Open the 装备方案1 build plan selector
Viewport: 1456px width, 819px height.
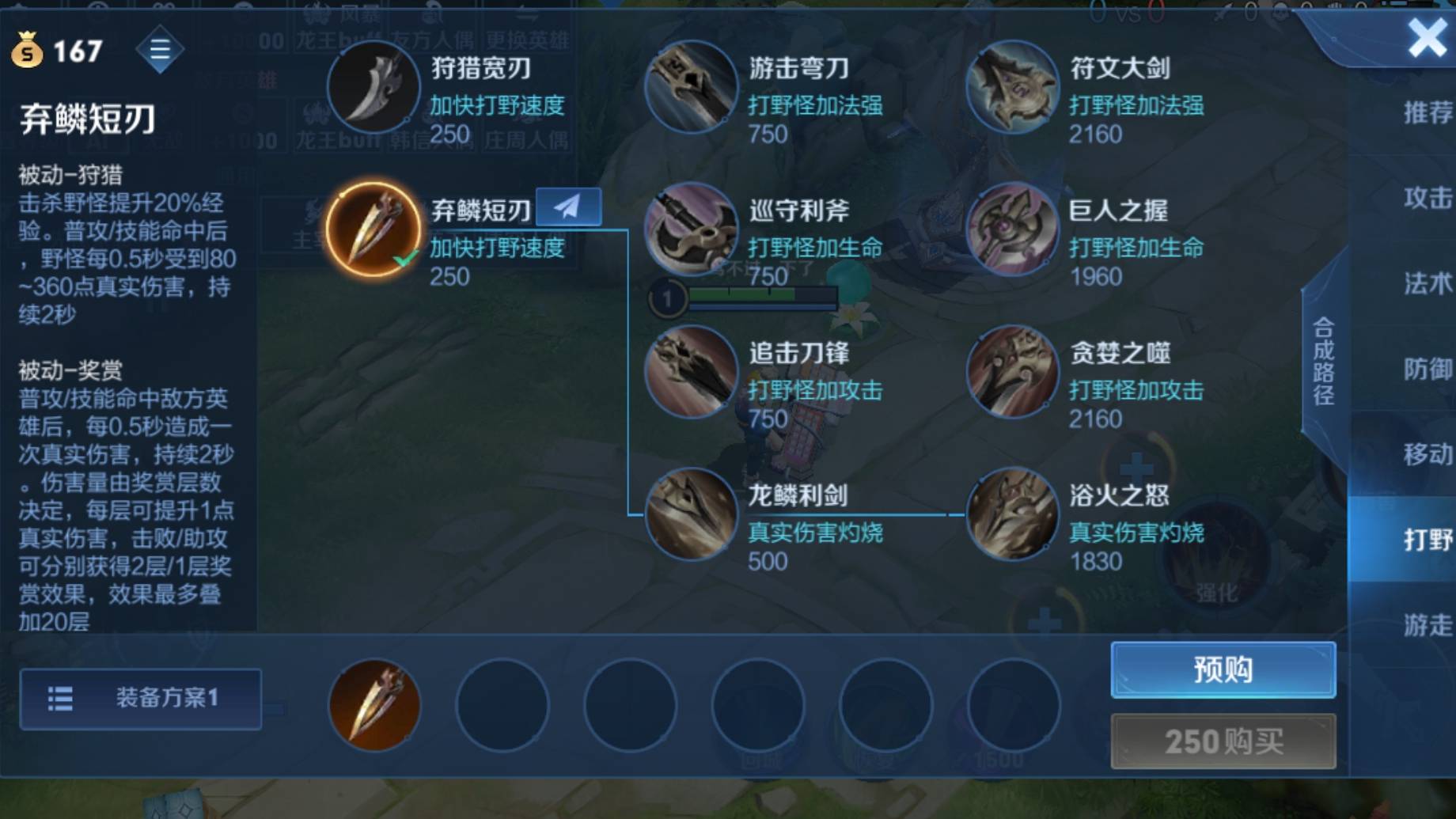coord(139,700)
